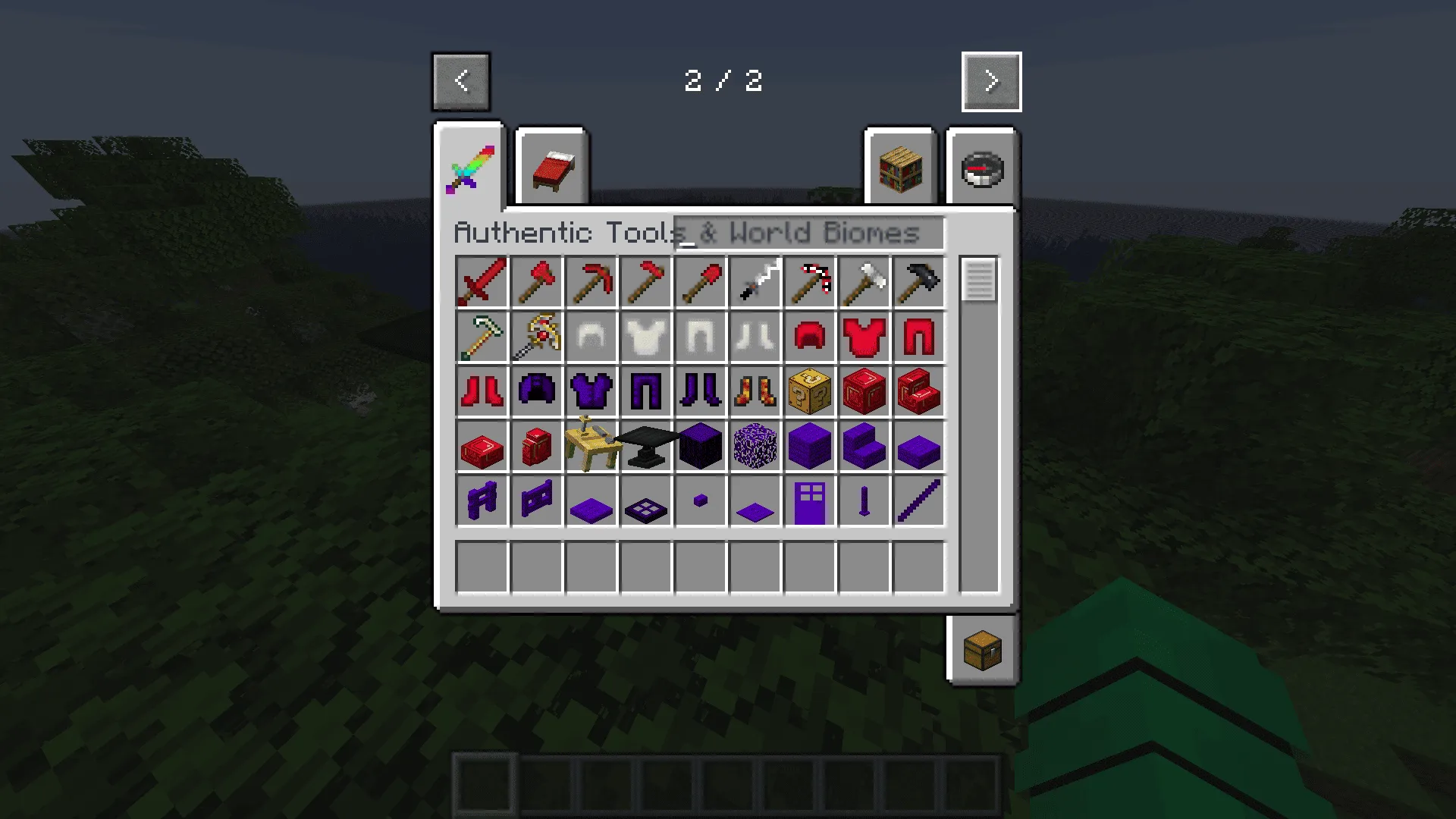Grab the white iron helmet
The height and width of the screenshot is (819, 1456).
(591, 337)
